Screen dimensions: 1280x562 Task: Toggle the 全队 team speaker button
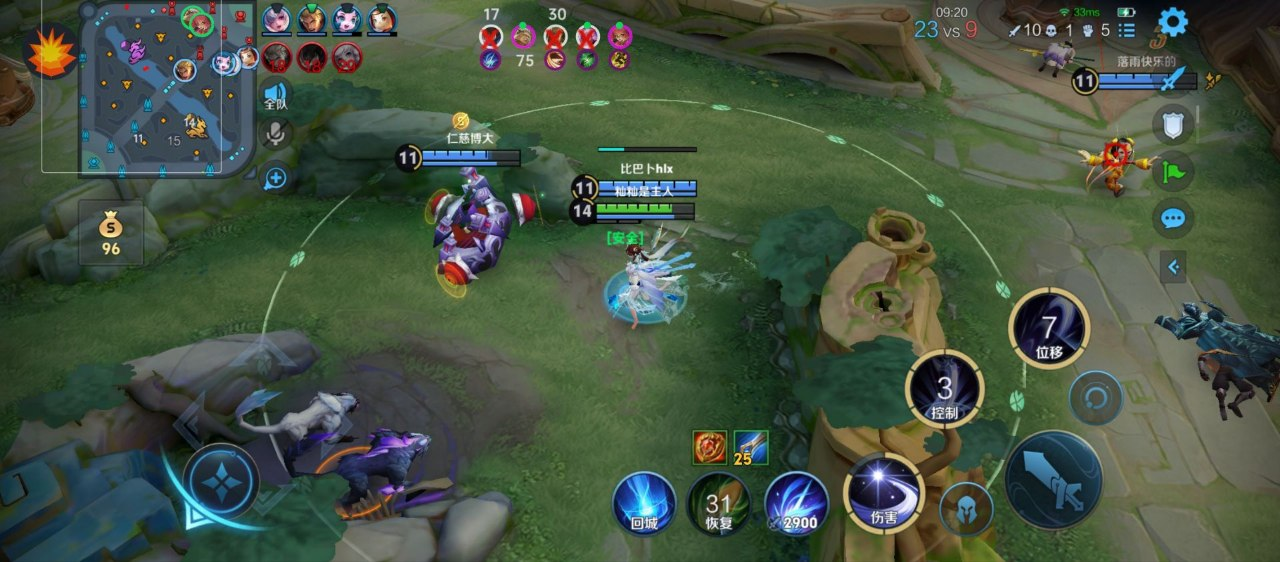click(276, 95)
